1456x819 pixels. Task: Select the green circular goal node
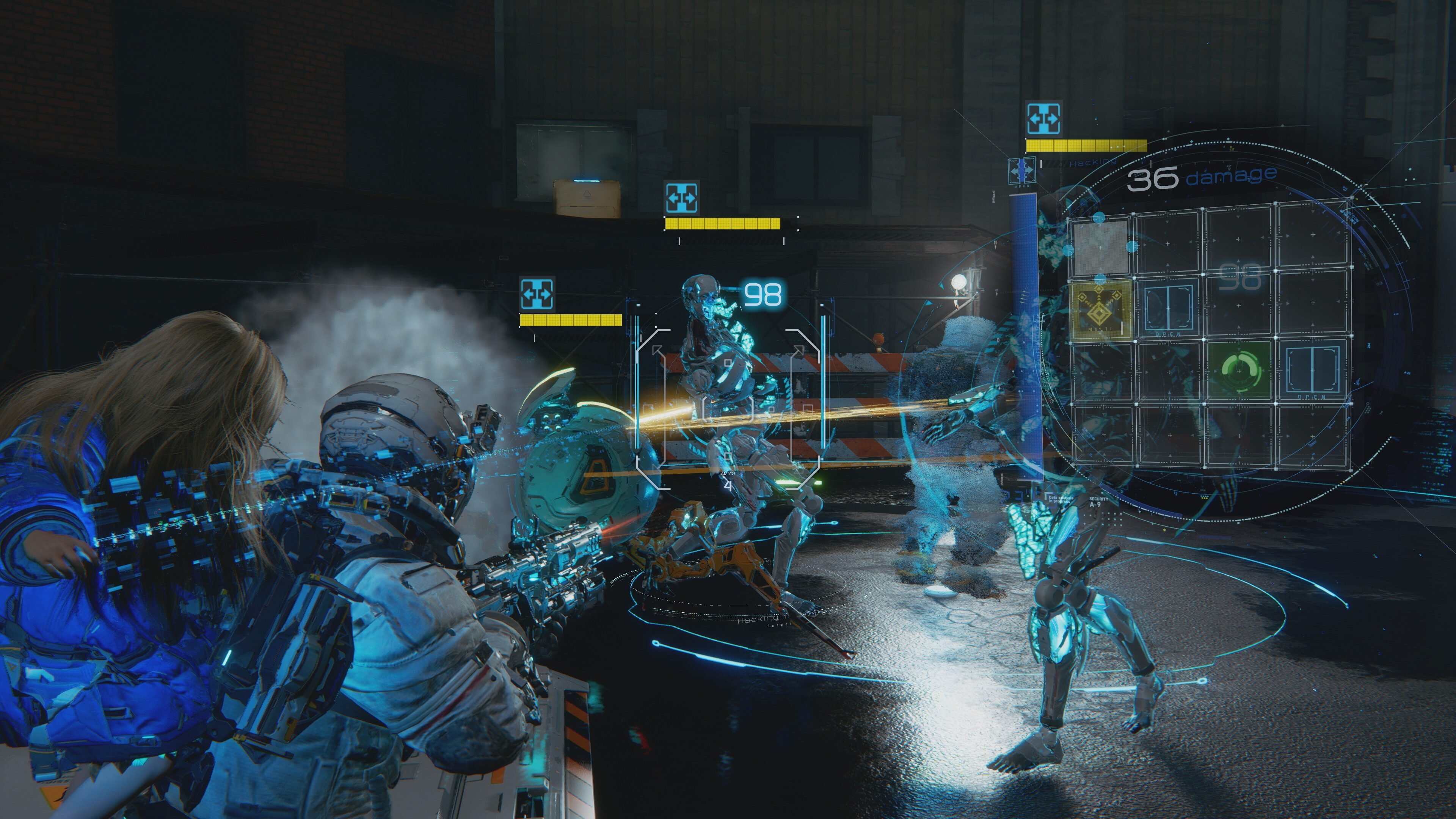(1238, 370)
